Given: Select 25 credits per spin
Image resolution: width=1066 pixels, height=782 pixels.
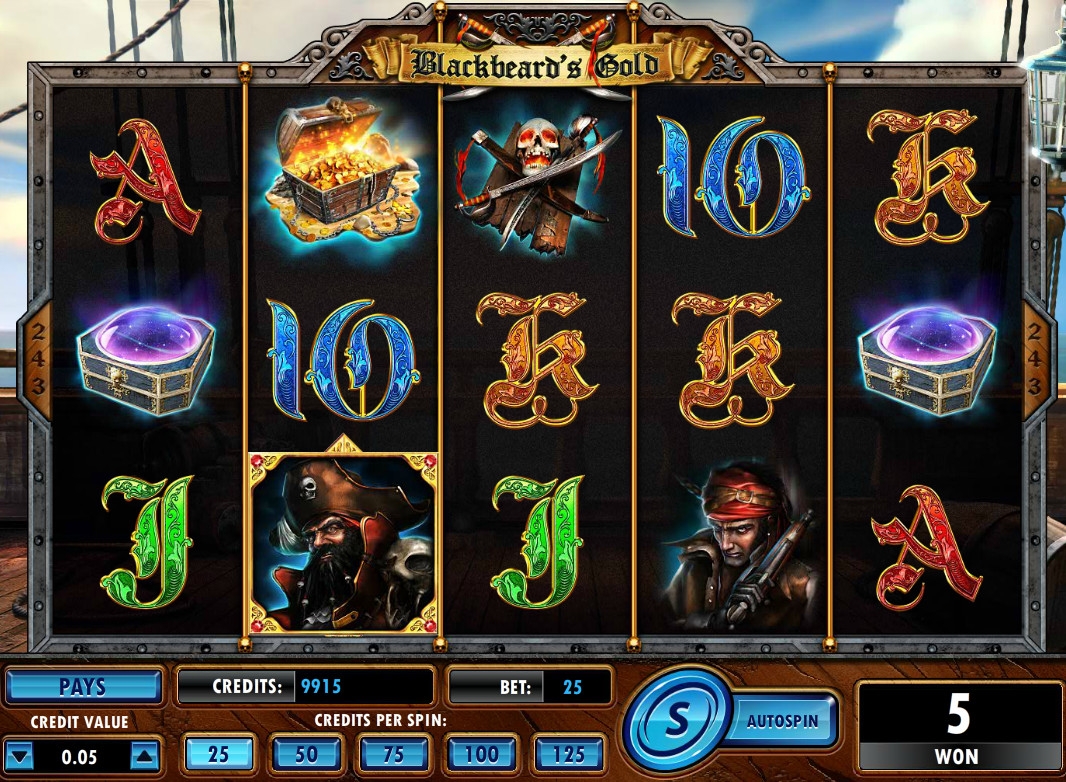Looking at the screenshot, I should point(218,754).
